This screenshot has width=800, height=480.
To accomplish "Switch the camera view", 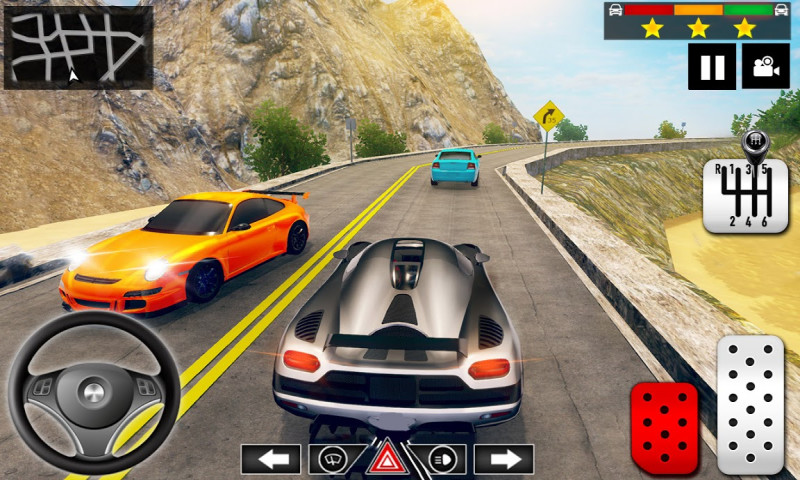I will tap(765, 67).
